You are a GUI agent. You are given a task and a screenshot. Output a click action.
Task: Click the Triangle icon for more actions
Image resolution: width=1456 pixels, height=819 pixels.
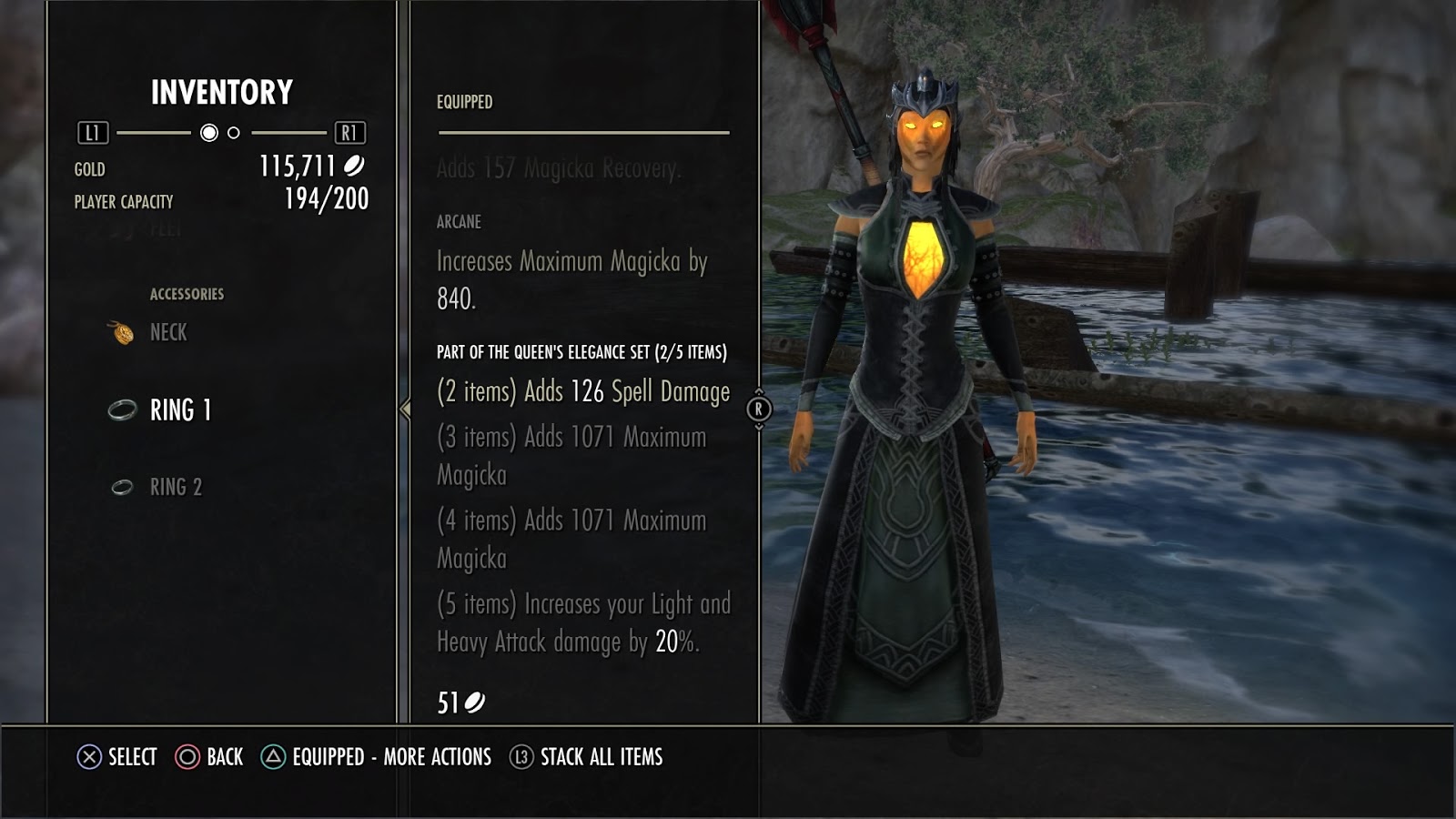[x=272, y=755]
